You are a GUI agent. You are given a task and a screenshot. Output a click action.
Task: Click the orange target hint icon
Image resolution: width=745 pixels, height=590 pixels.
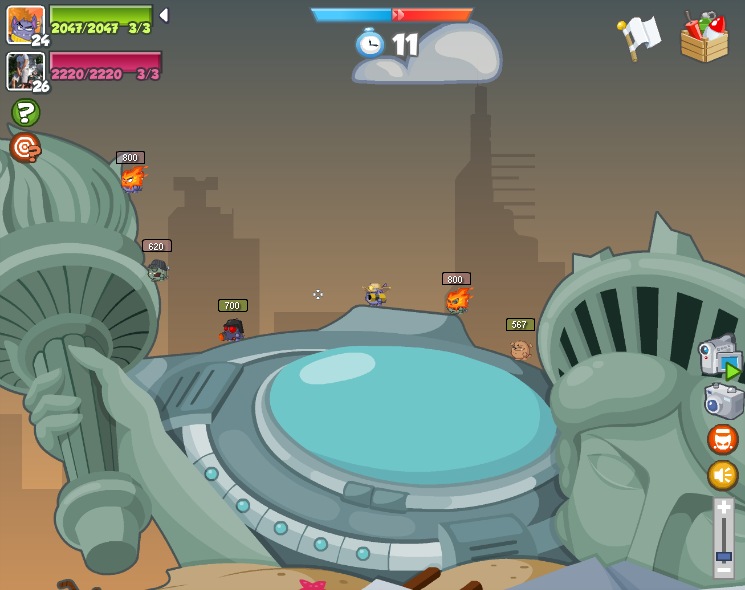tap(25, 148)
